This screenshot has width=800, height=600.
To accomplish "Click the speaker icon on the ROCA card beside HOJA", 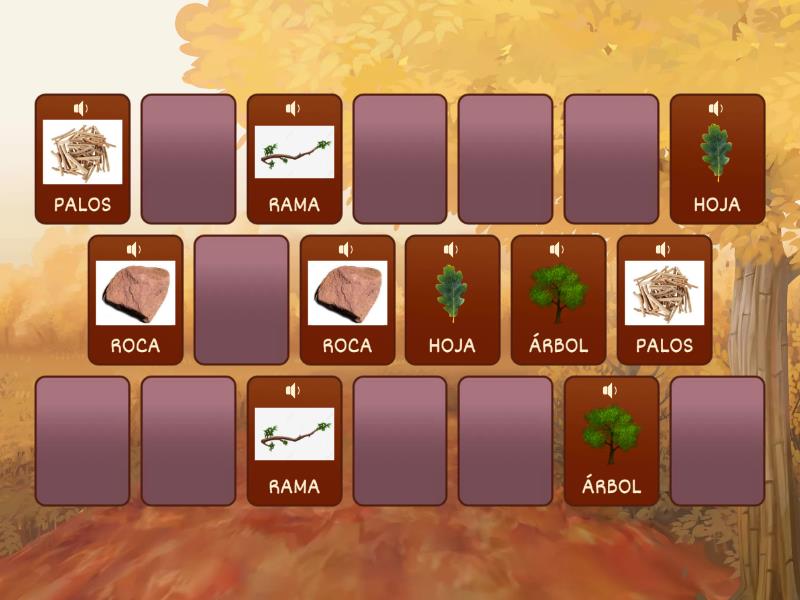I will point(346,249).
